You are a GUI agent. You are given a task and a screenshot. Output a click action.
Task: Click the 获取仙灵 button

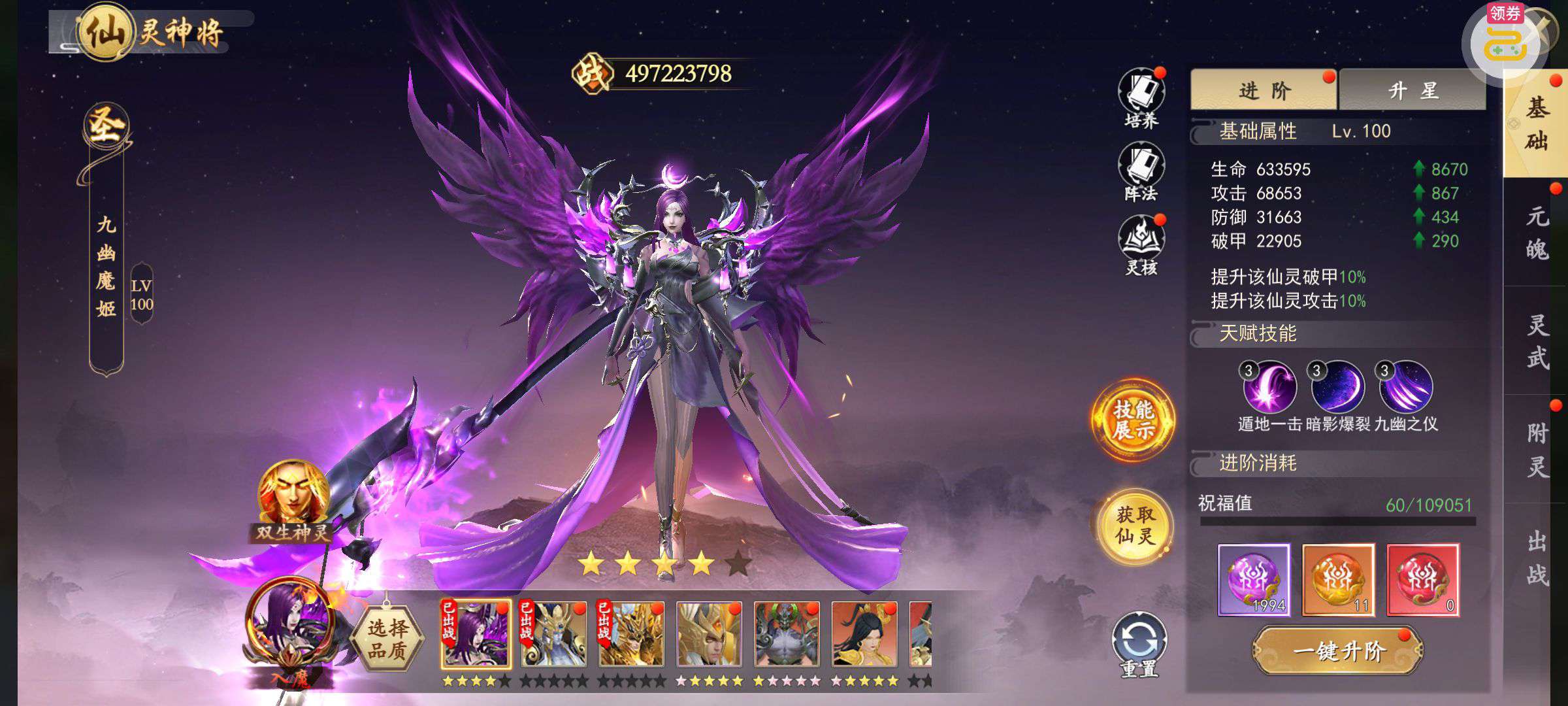(x=1134, y=526)
